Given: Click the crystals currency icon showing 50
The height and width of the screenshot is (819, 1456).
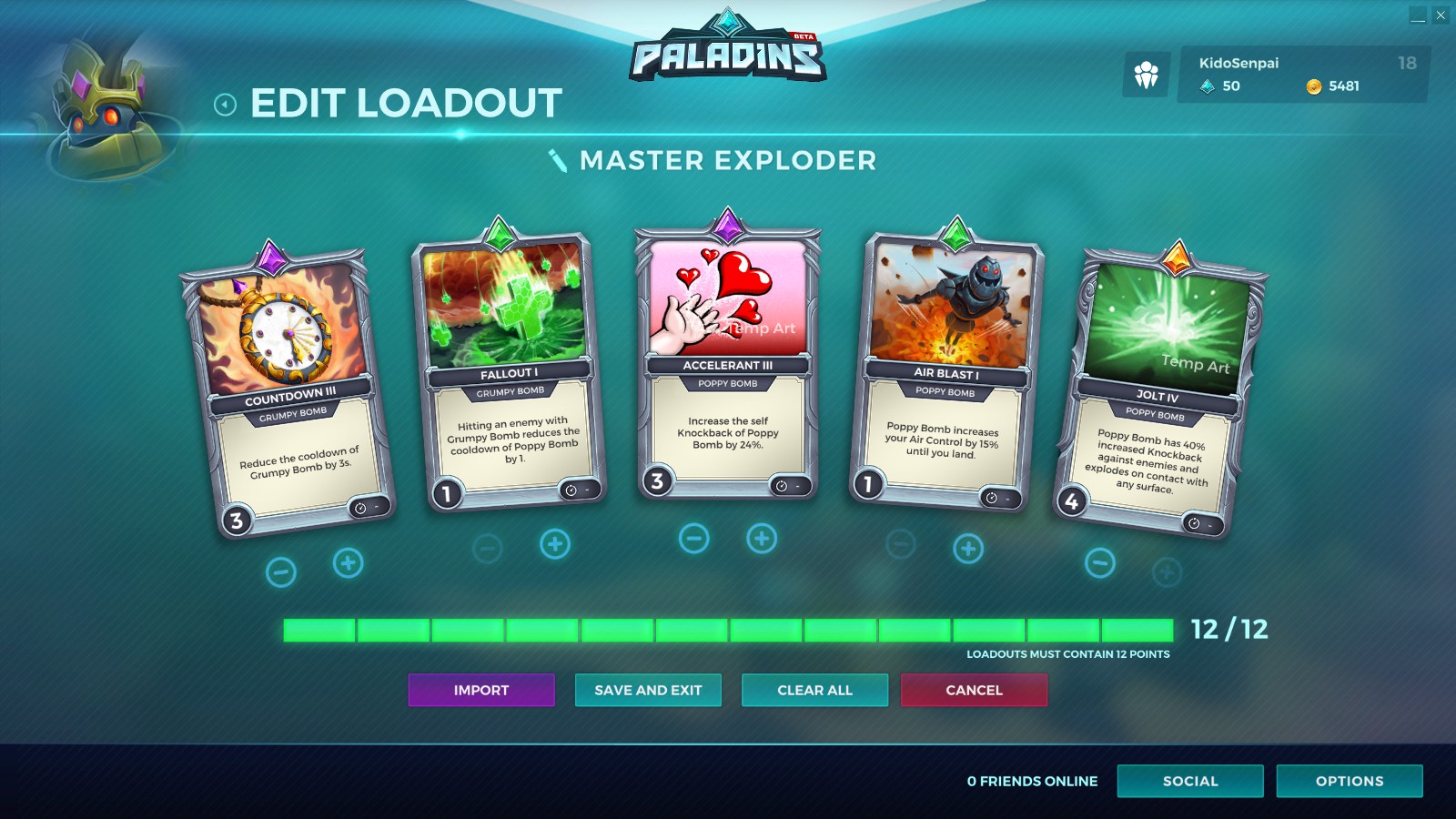Looking at the screenshot, I should [1208, 86].
